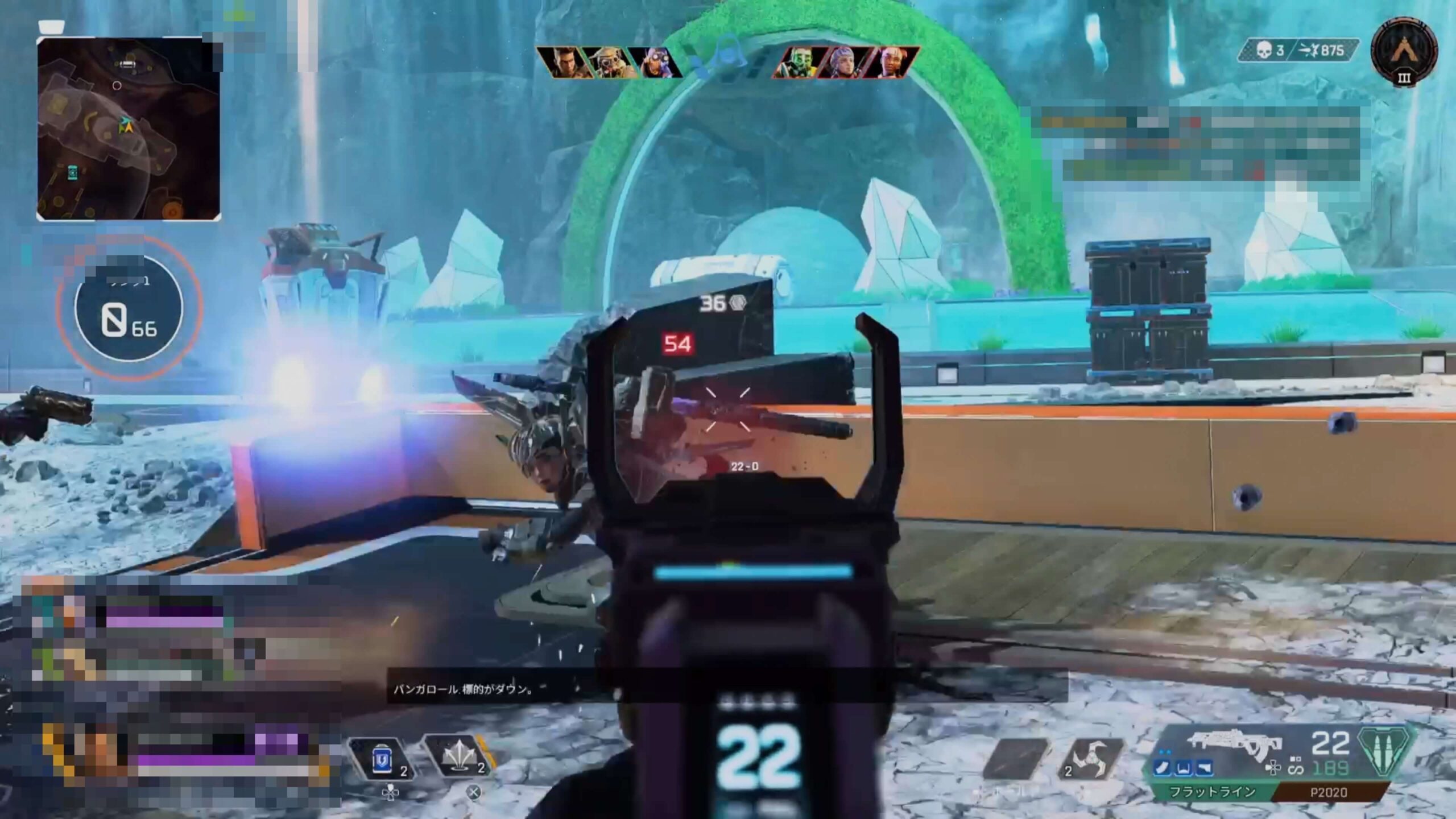Open the minimap in the corner
Screen dimensions: 1456x819
point(129,129)
